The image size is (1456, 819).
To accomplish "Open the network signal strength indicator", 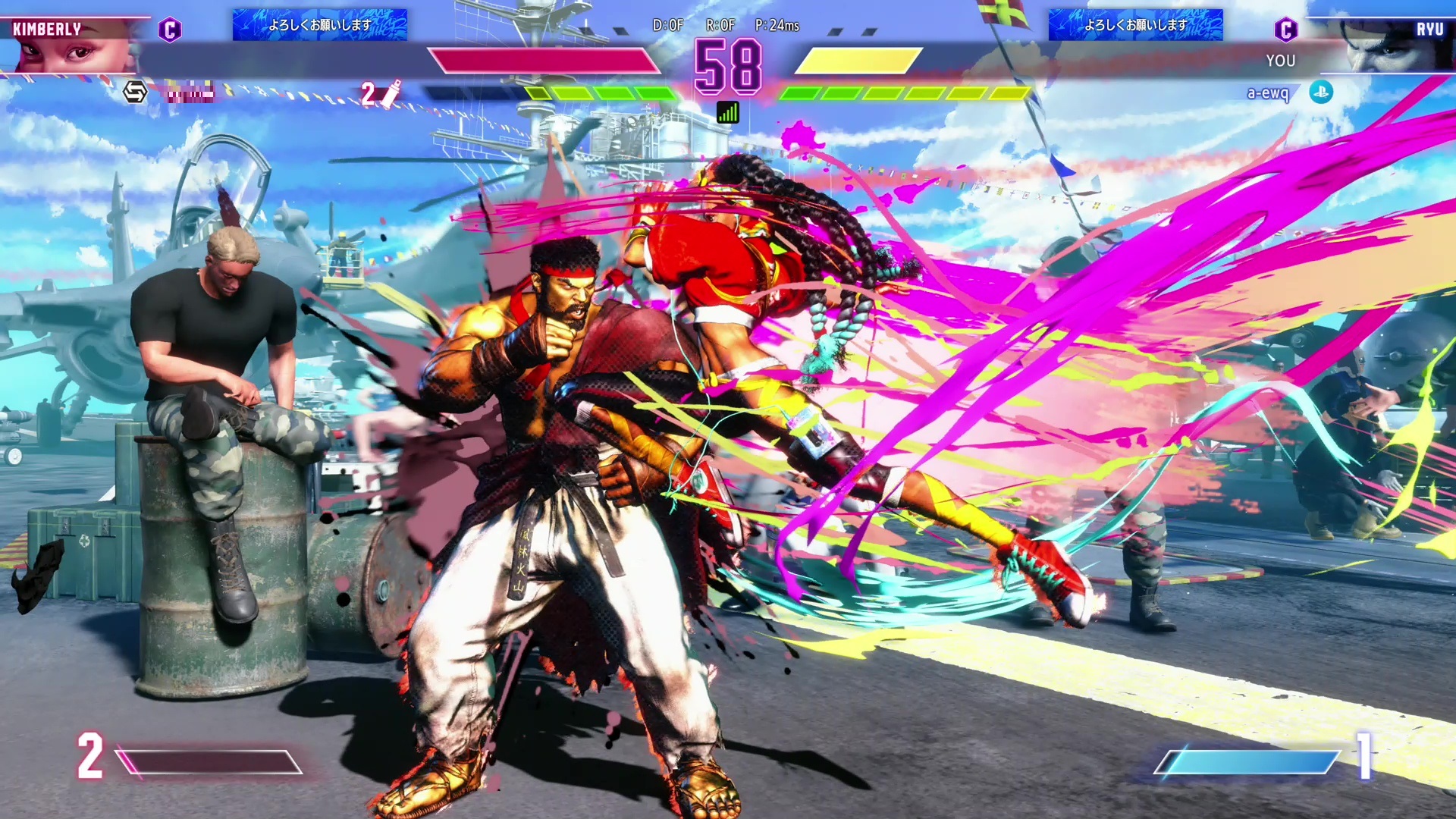I will pyautogui.click(x=727, y=113).
